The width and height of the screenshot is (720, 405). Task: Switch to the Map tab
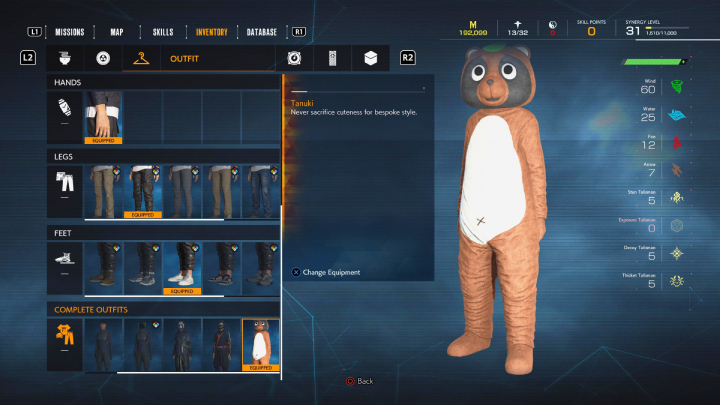(116, 32)
